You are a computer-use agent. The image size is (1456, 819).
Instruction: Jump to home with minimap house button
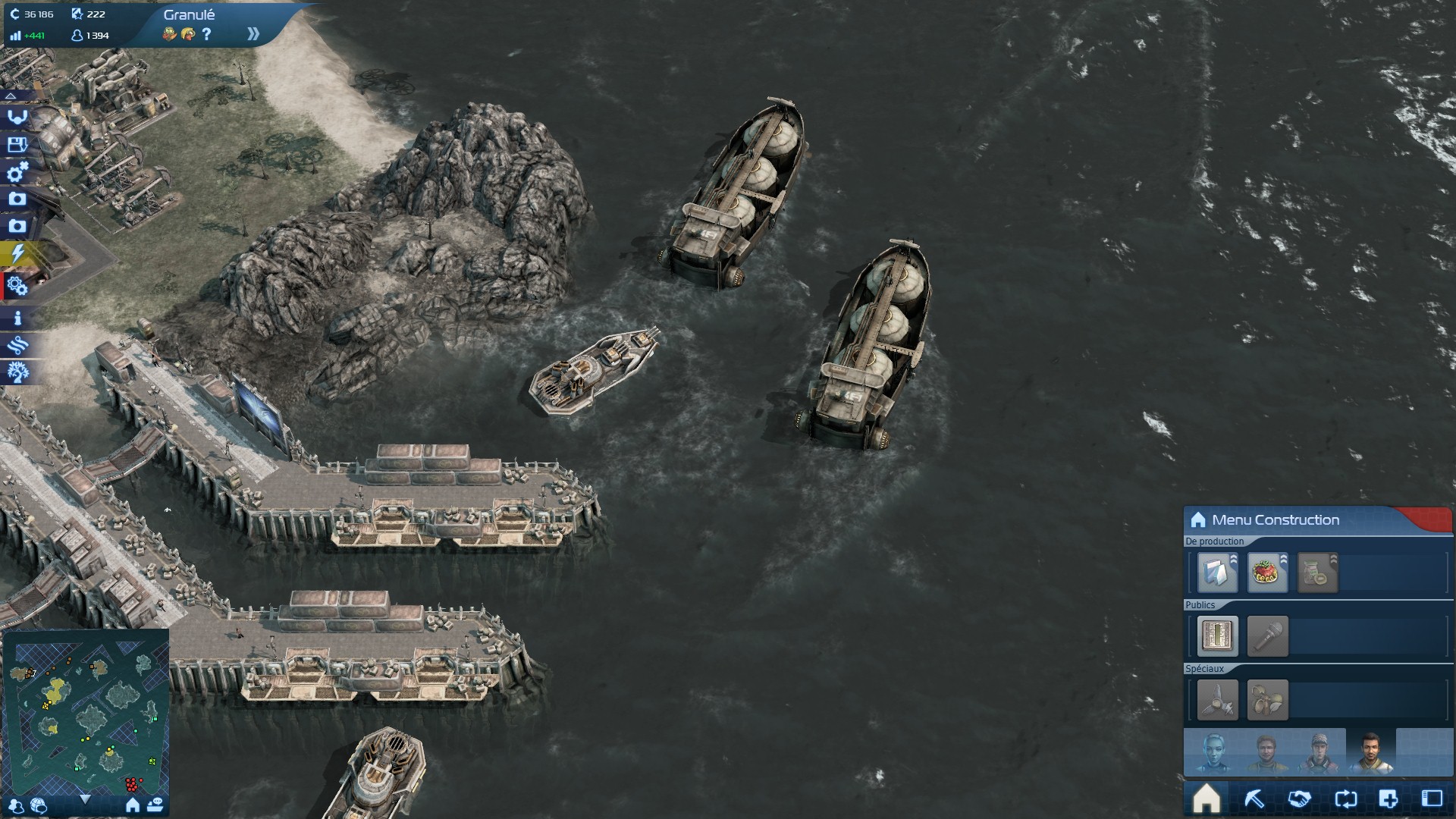coord(133,805)
